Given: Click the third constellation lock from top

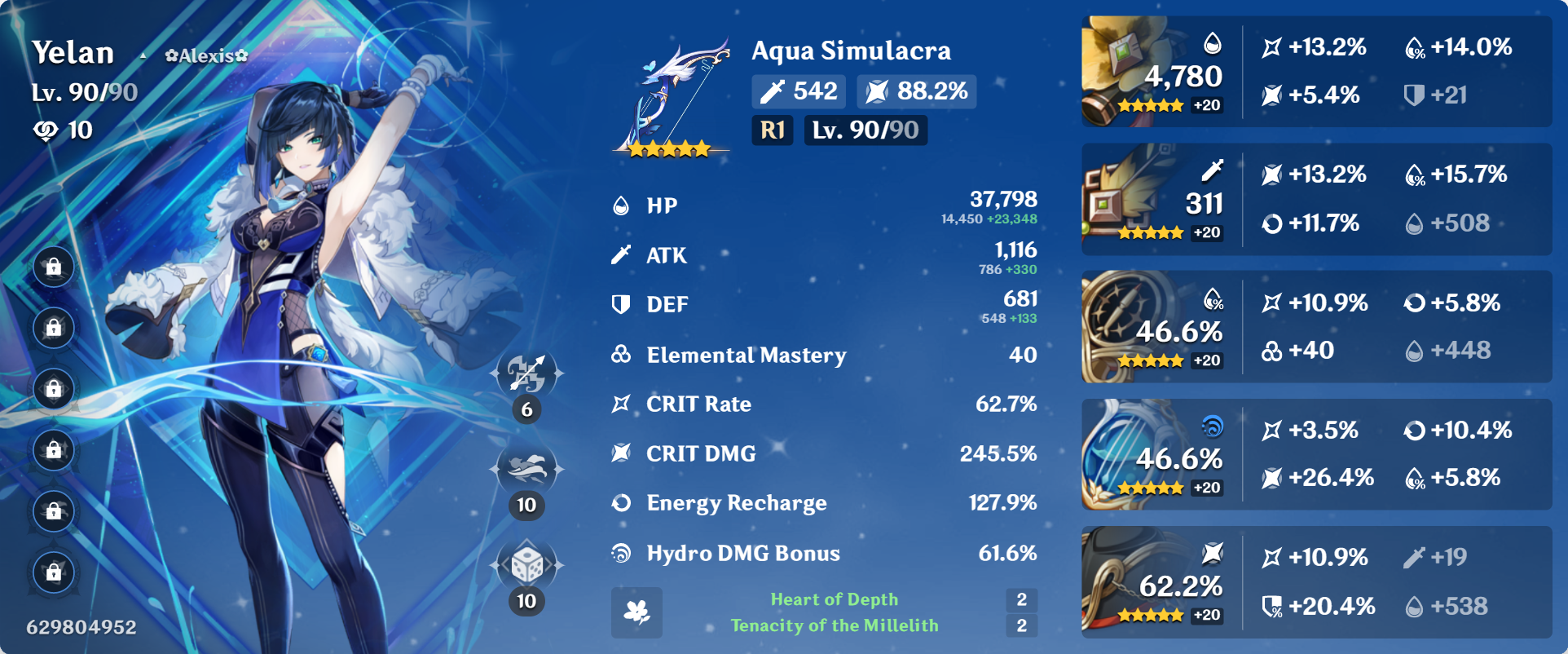Looking at the screenshot, I should click(54, 389).
